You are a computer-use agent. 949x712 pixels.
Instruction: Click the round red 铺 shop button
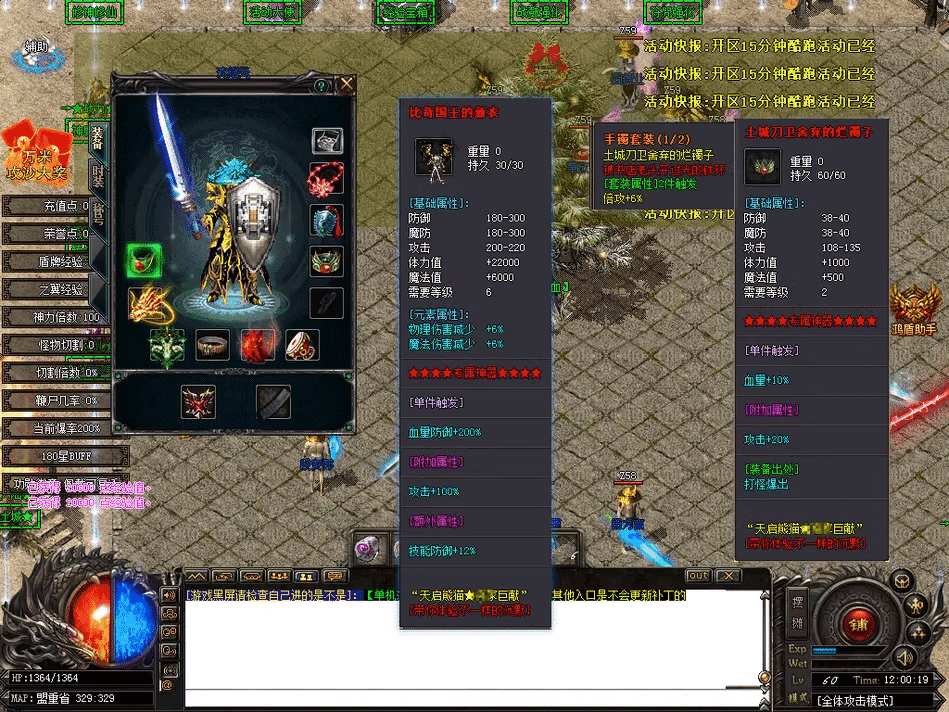[858, 624]
